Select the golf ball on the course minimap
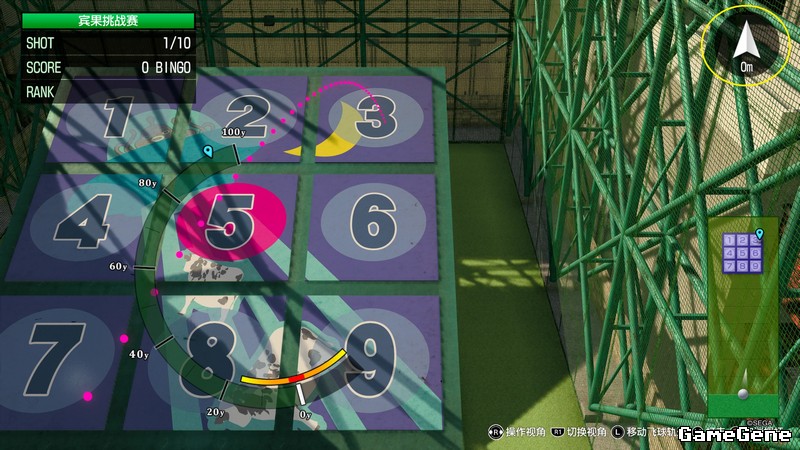 (742, 394)
